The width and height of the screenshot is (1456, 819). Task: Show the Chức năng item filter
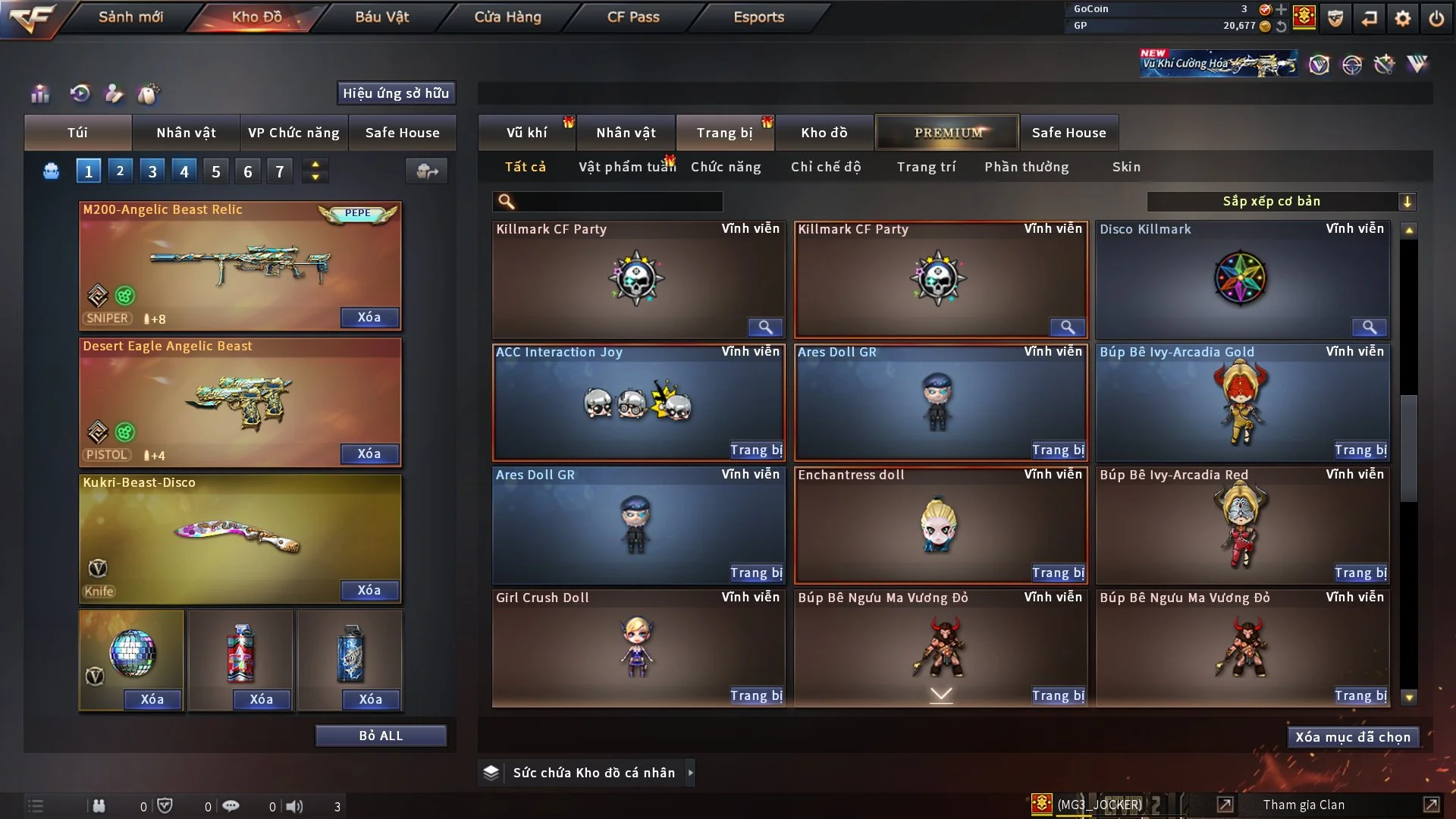pos(725,167)
